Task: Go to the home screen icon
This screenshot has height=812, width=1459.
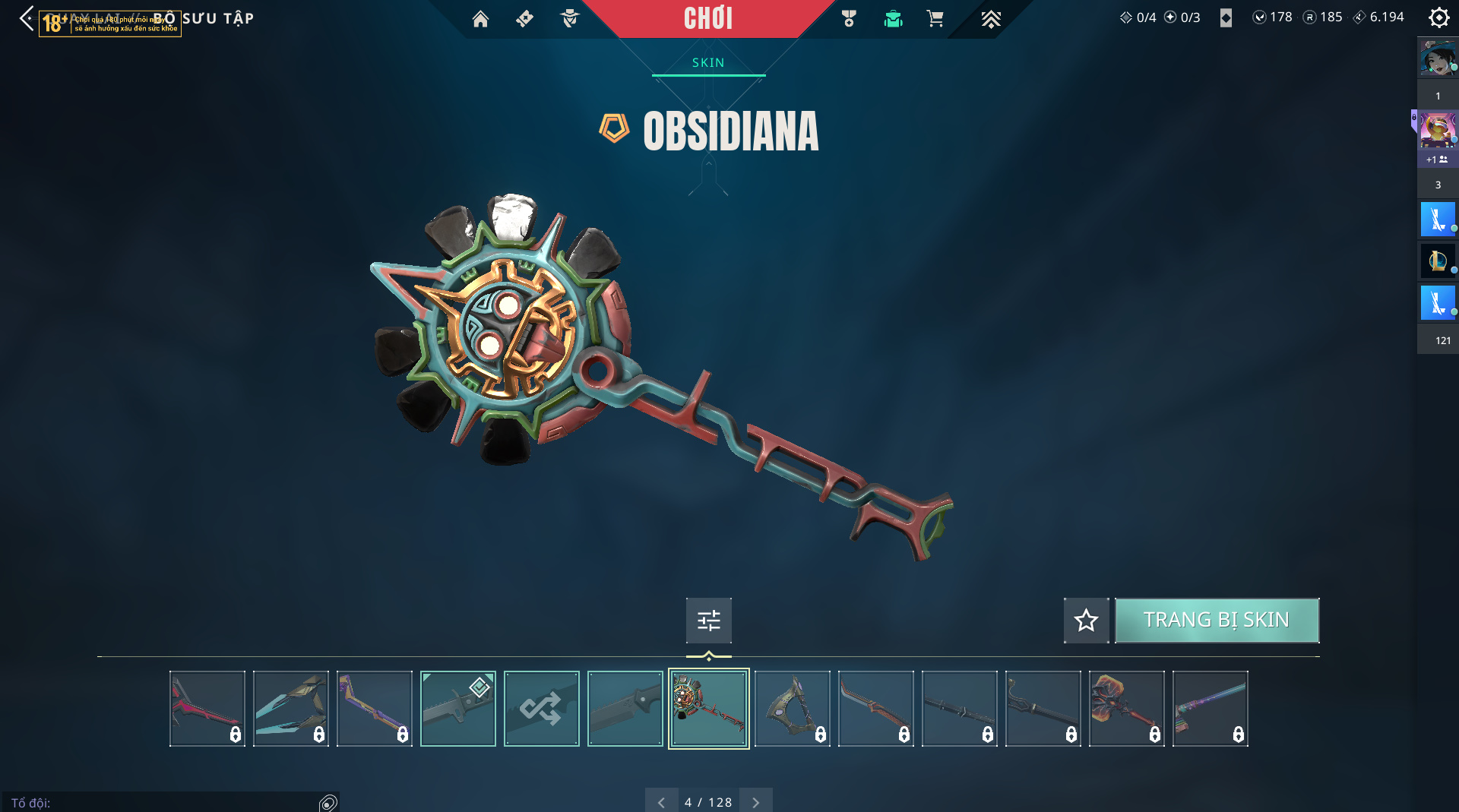Action: 480,19
